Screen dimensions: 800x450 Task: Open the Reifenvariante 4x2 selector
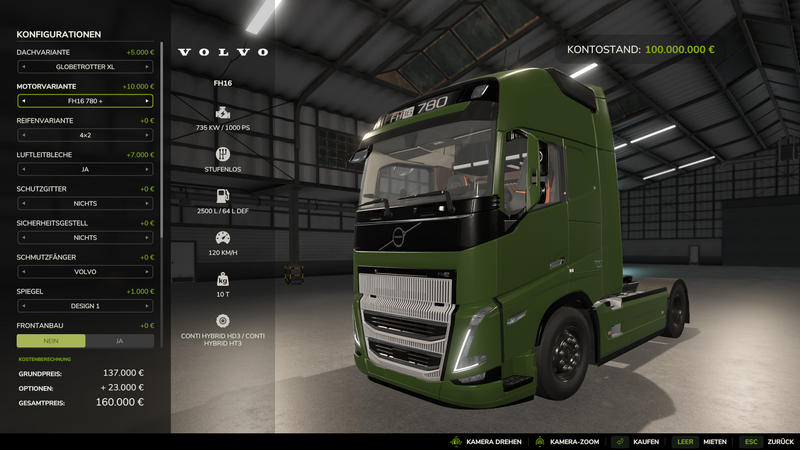pos(85,135)
